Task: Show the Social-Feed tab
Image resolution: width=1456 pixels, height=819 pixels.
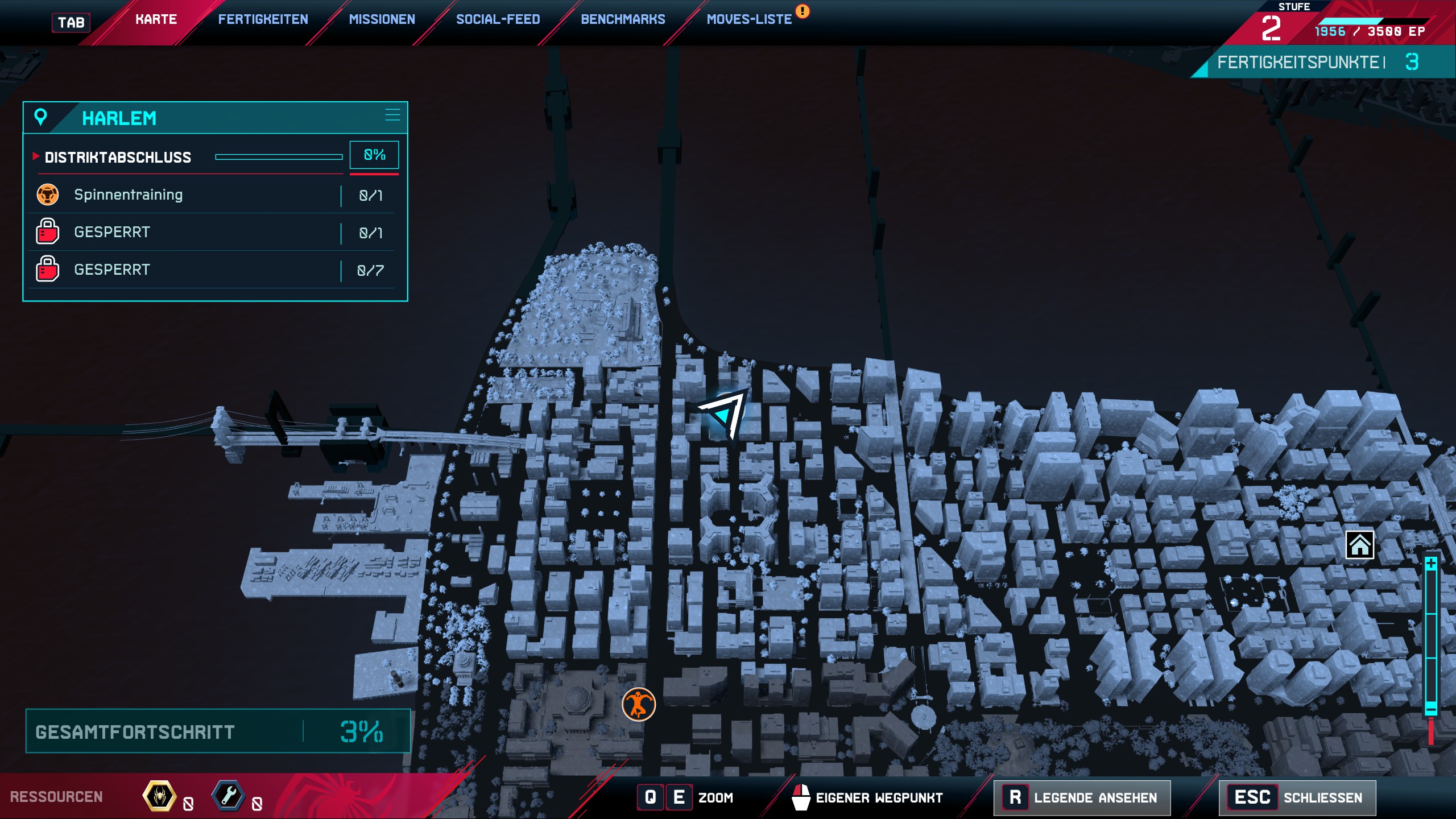Action: pos(498,20)
